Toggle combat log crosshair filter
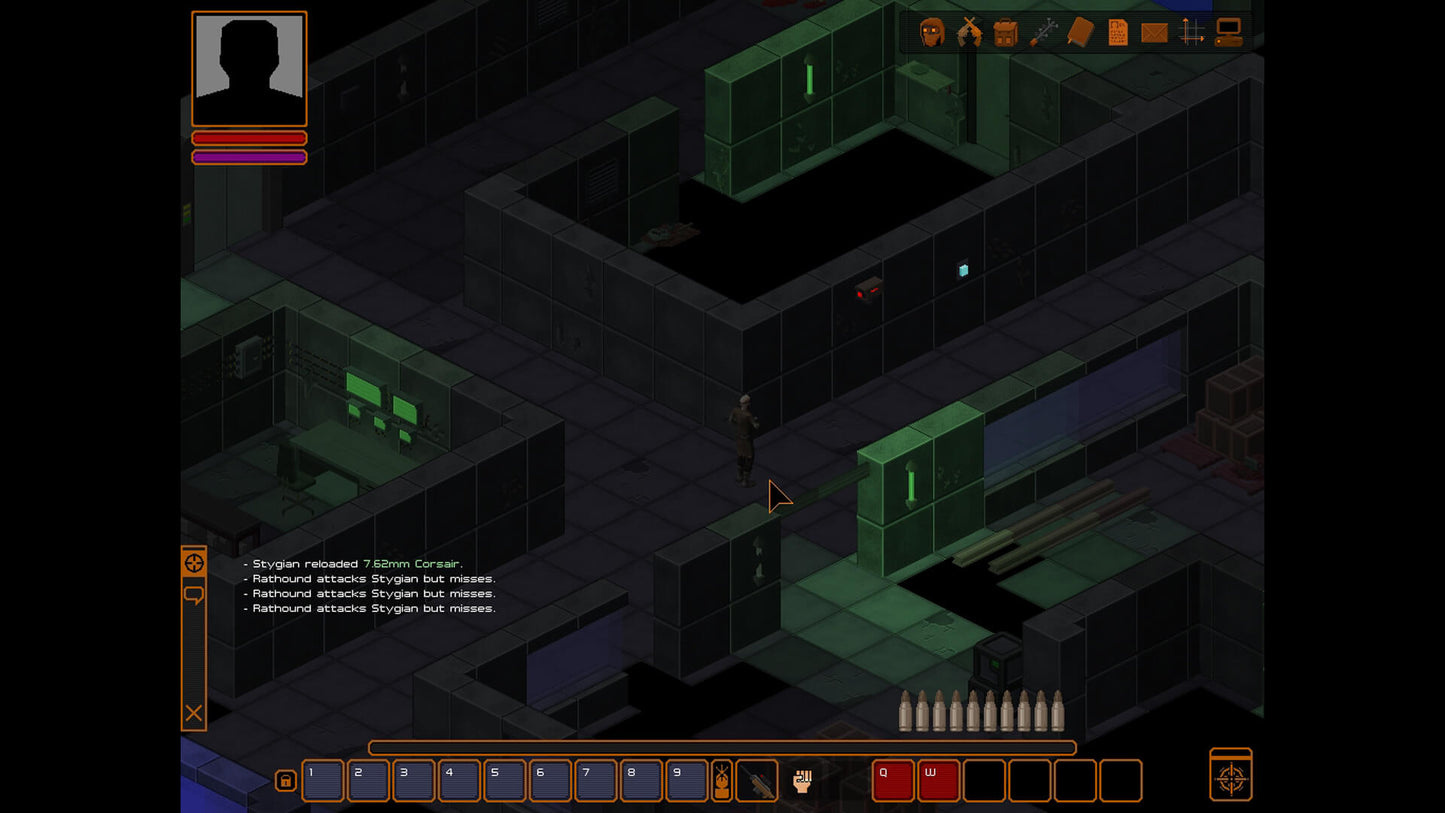 tap(193, 562)
